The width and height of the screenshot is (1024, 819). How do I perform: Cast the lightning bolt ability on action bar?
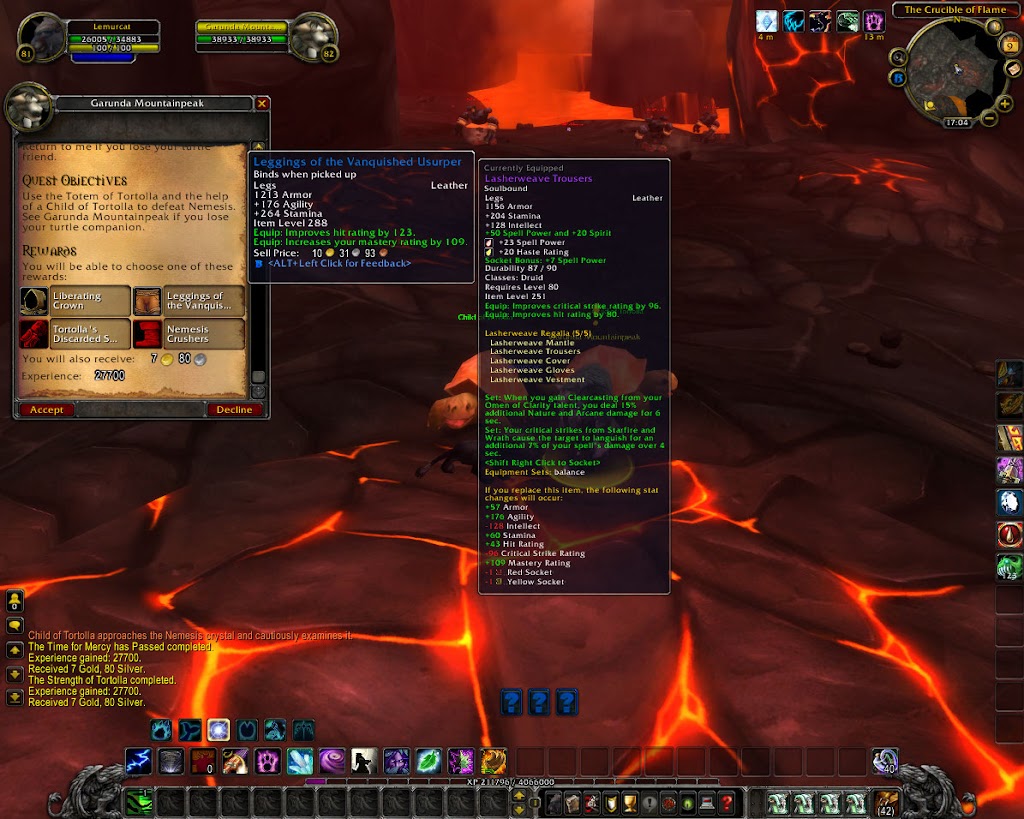coord(139,761)
